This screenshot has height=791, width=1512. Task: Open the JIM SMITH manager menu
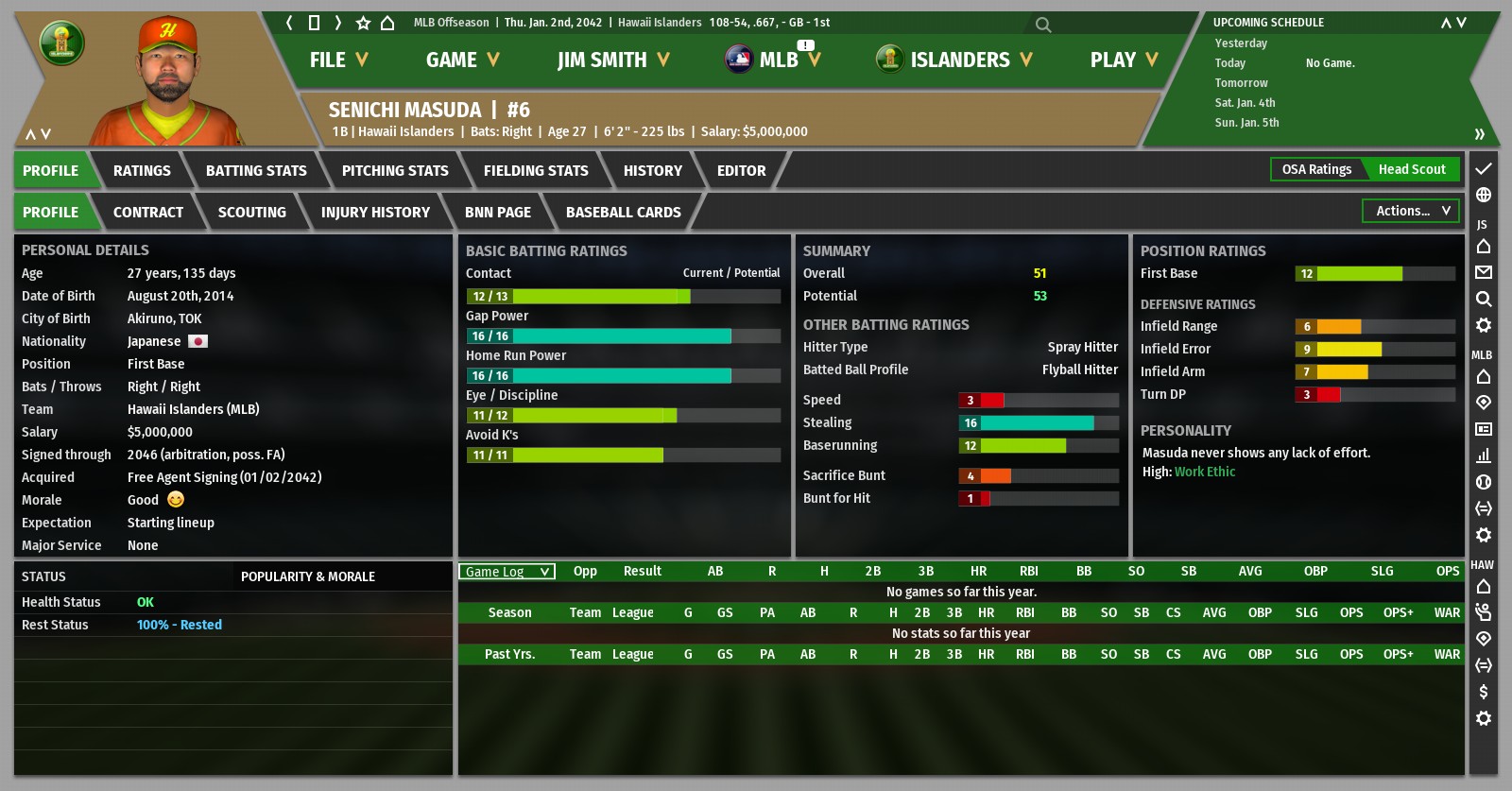(x=612, y=60)
